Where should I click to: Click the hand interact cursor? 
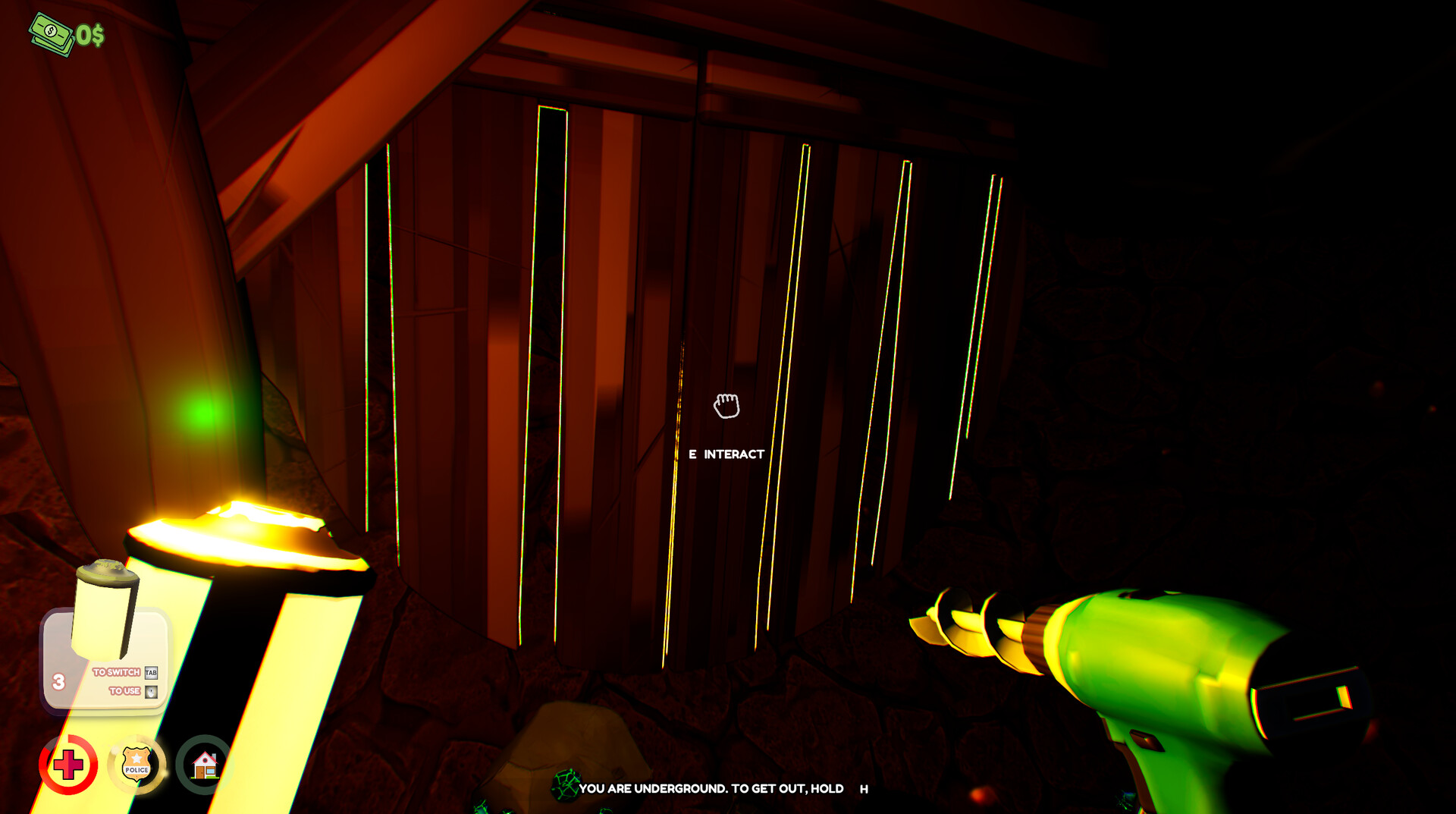[726, 407]
